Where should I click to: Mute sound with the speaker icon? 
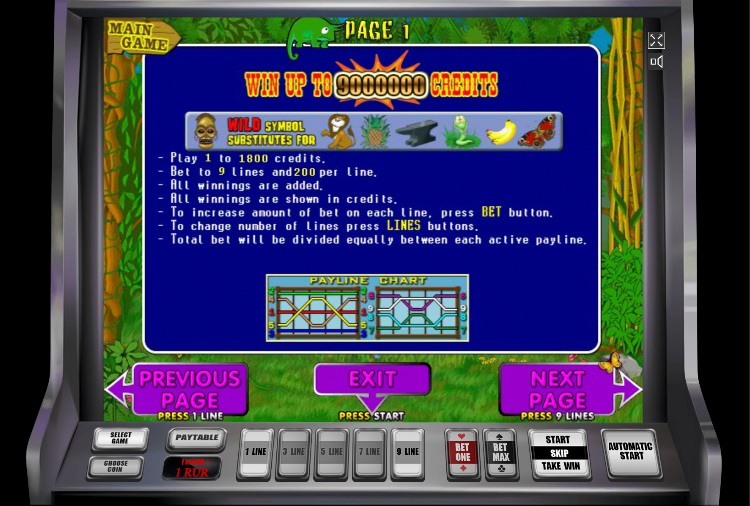pos(656,62)
